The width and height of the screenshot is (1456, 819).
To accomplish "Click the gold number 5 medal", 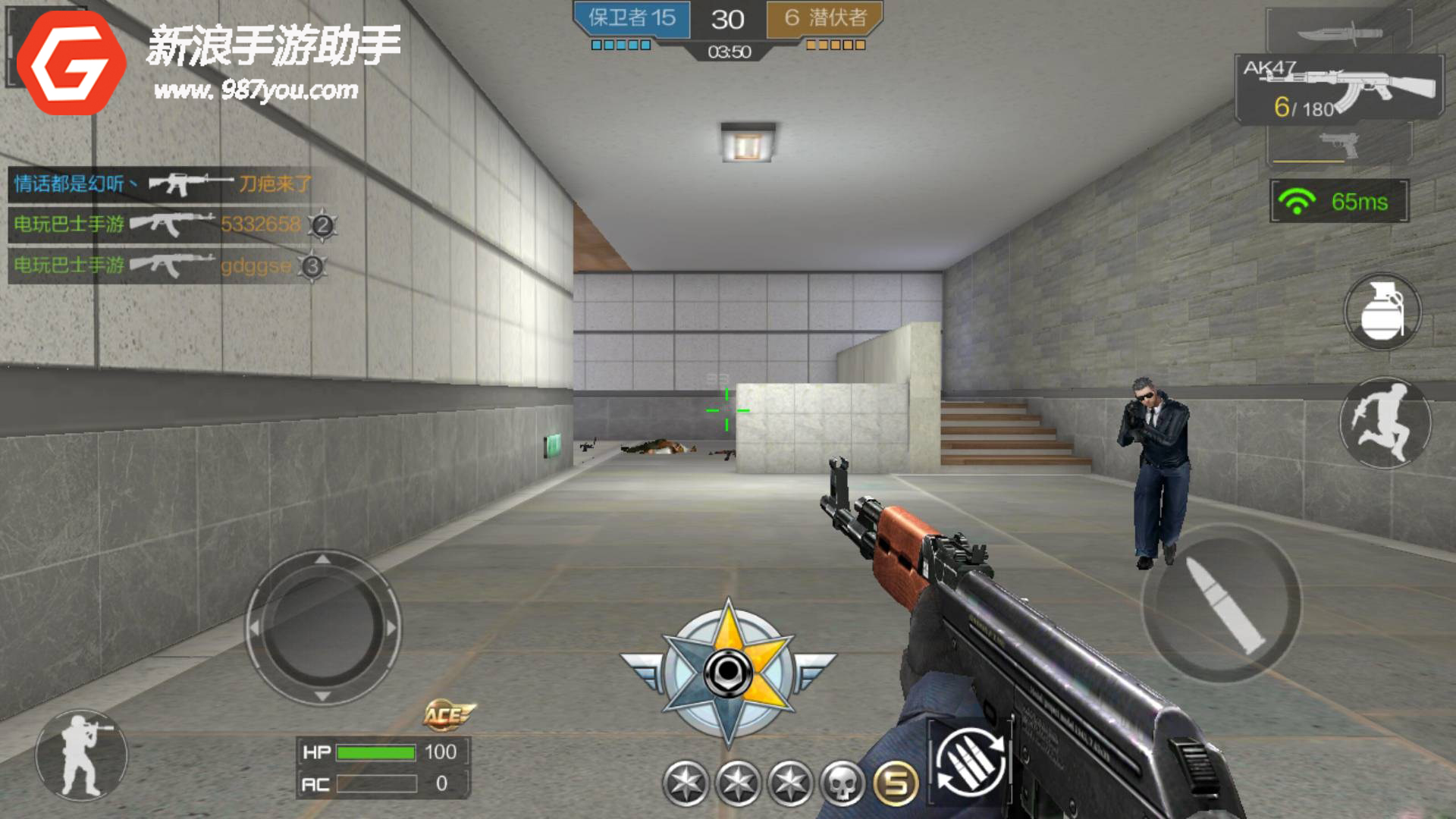I will click(896, 783).
